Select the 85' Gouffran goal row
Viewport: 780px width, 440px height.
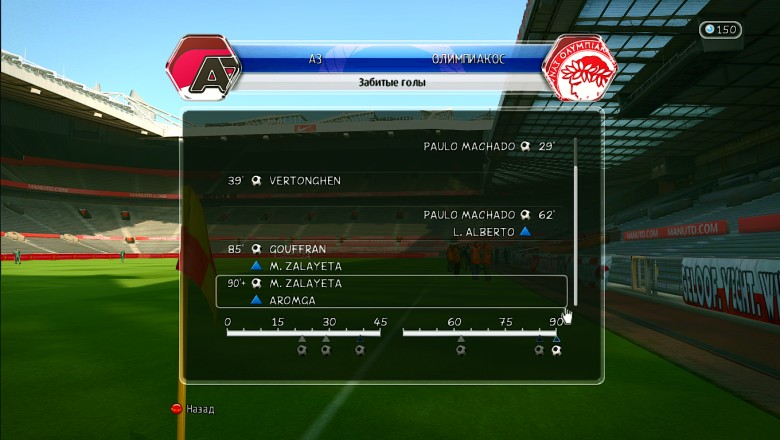click(289, 249)
